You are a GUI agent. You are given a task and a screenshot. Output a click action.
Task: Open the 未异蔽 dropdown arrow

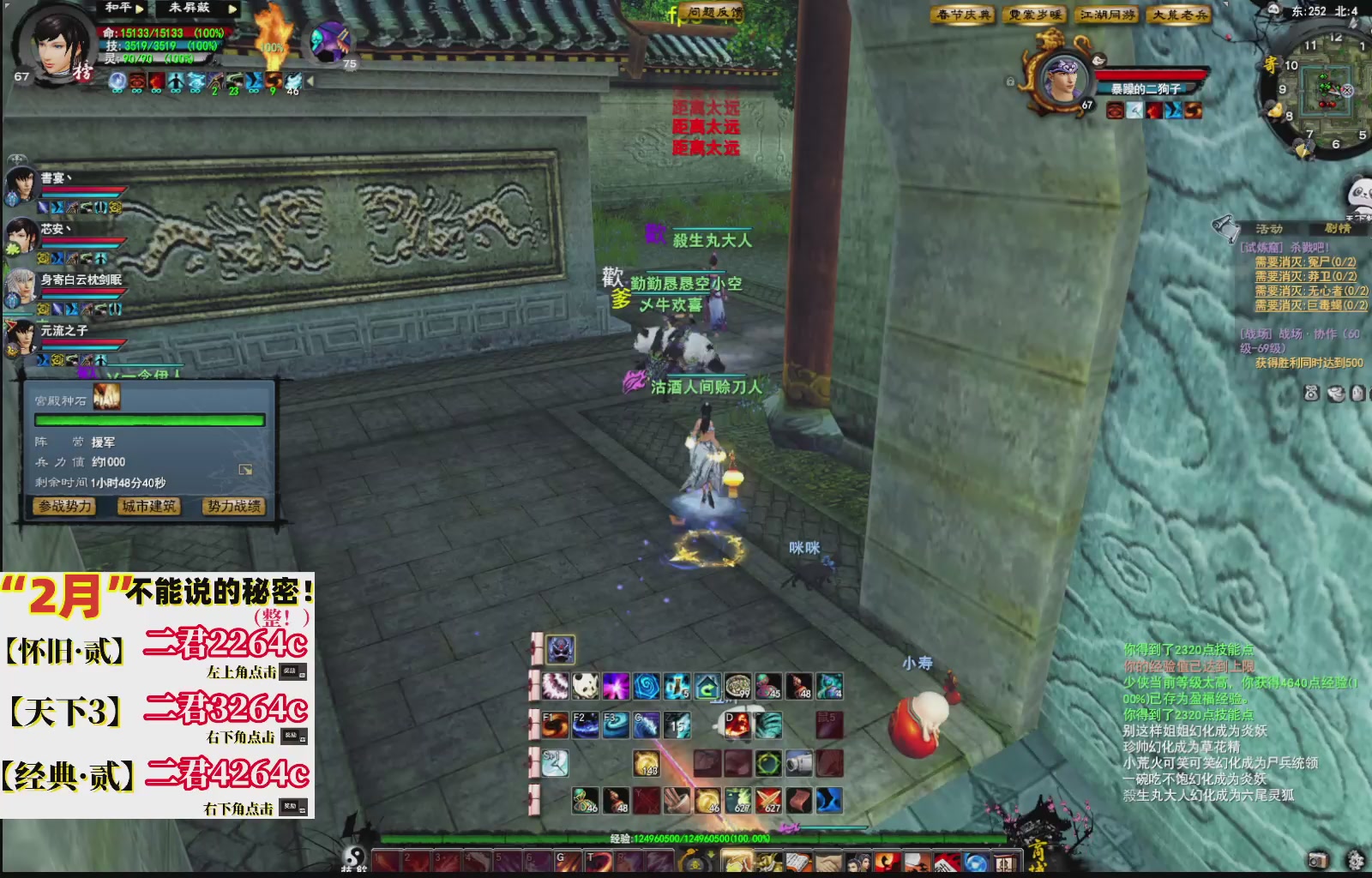(x=232, y=9)
